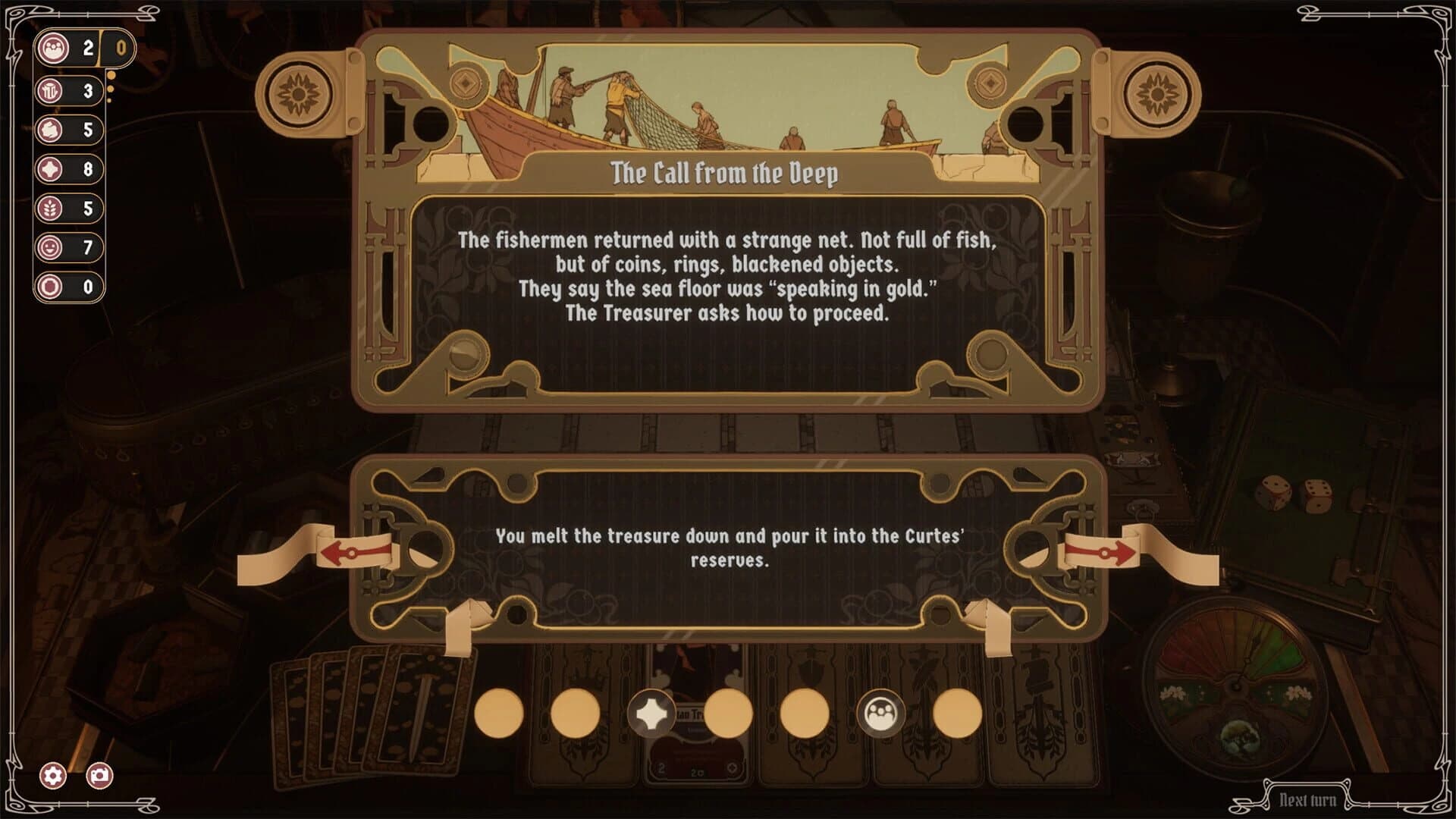Activate the highlighted gold resource counter

point(121,49)
